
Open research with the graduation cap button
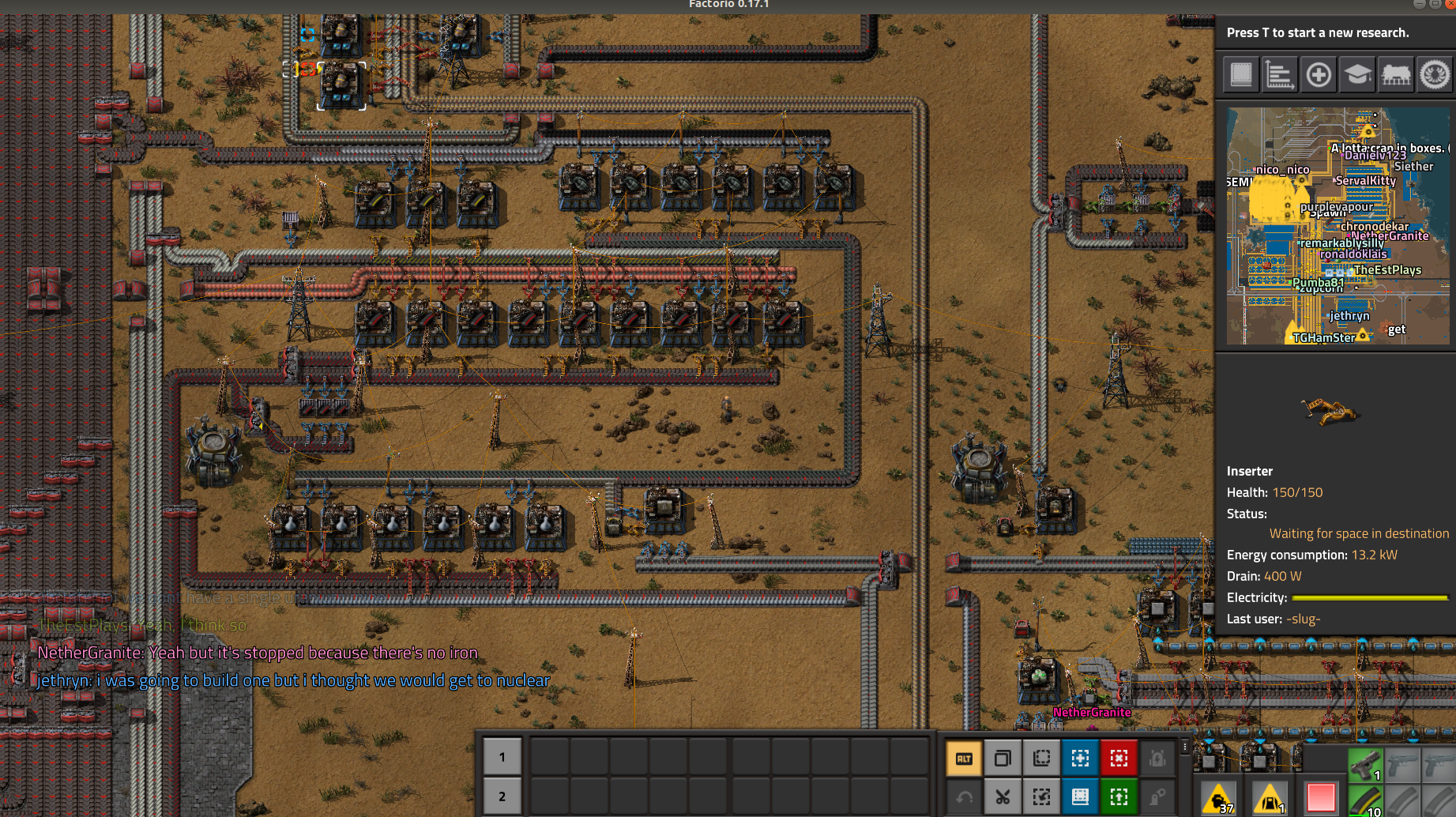tap(1357, 75)
